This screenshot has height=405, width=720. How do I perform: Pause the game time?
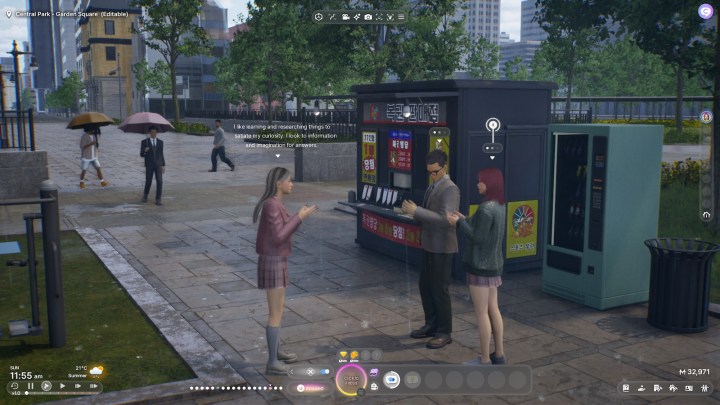point(31,385)
